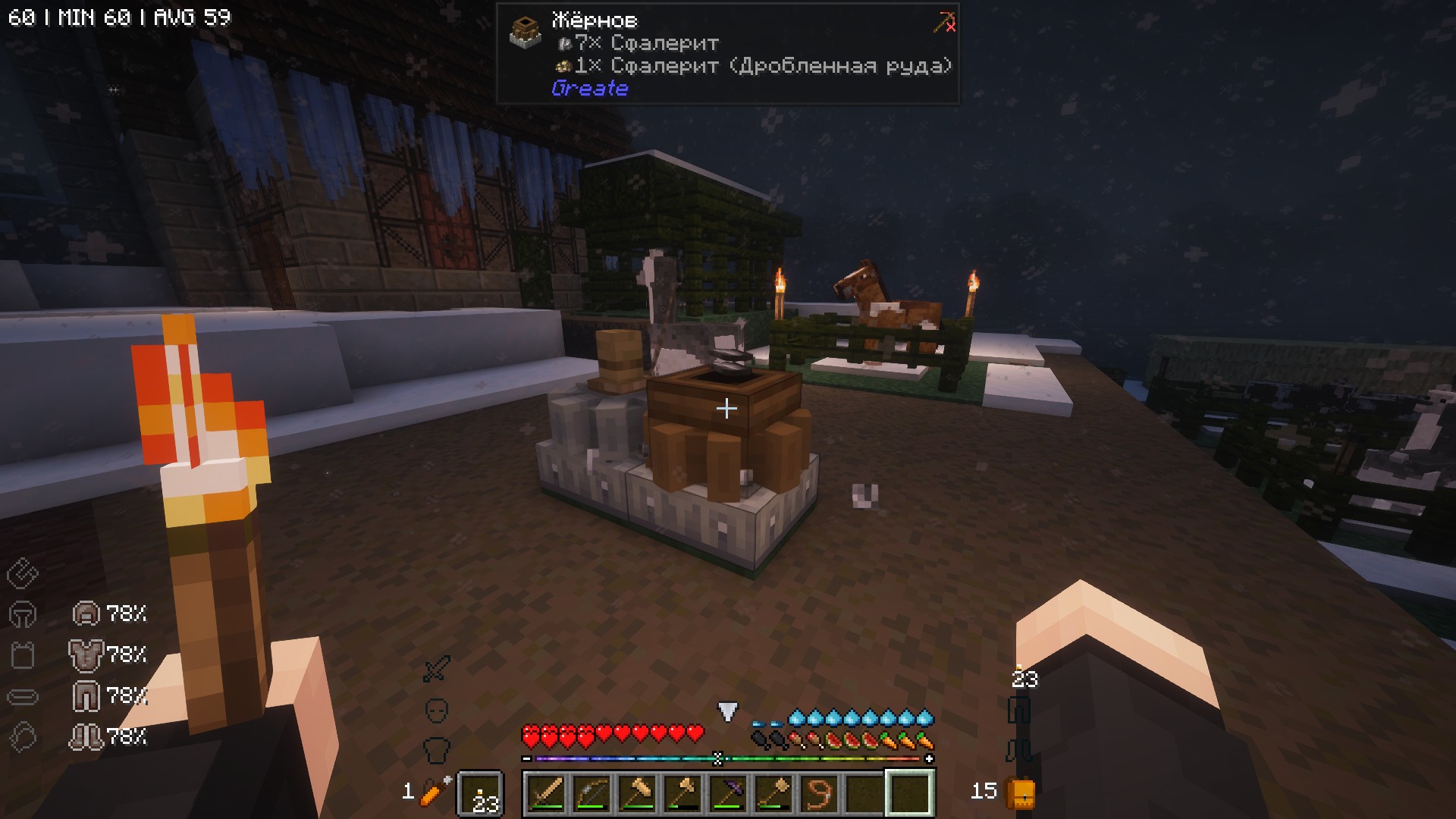1456x819 pixels.
Task: Choose the purple pickaxe hotbar slot
Action: pyautogui.click(x=728, y=793)
